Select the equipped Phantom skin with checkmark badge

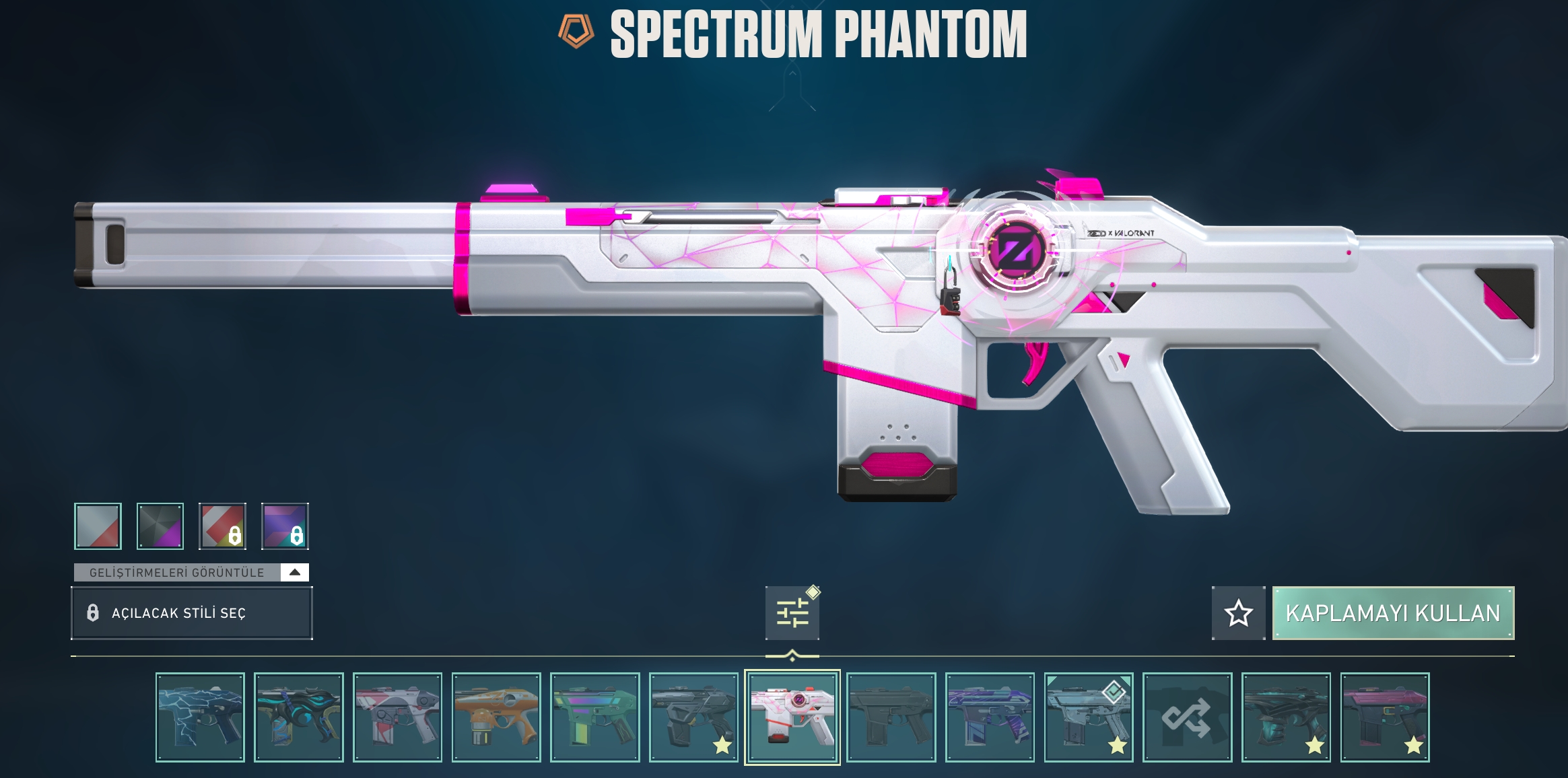(x=1088, y=717)
